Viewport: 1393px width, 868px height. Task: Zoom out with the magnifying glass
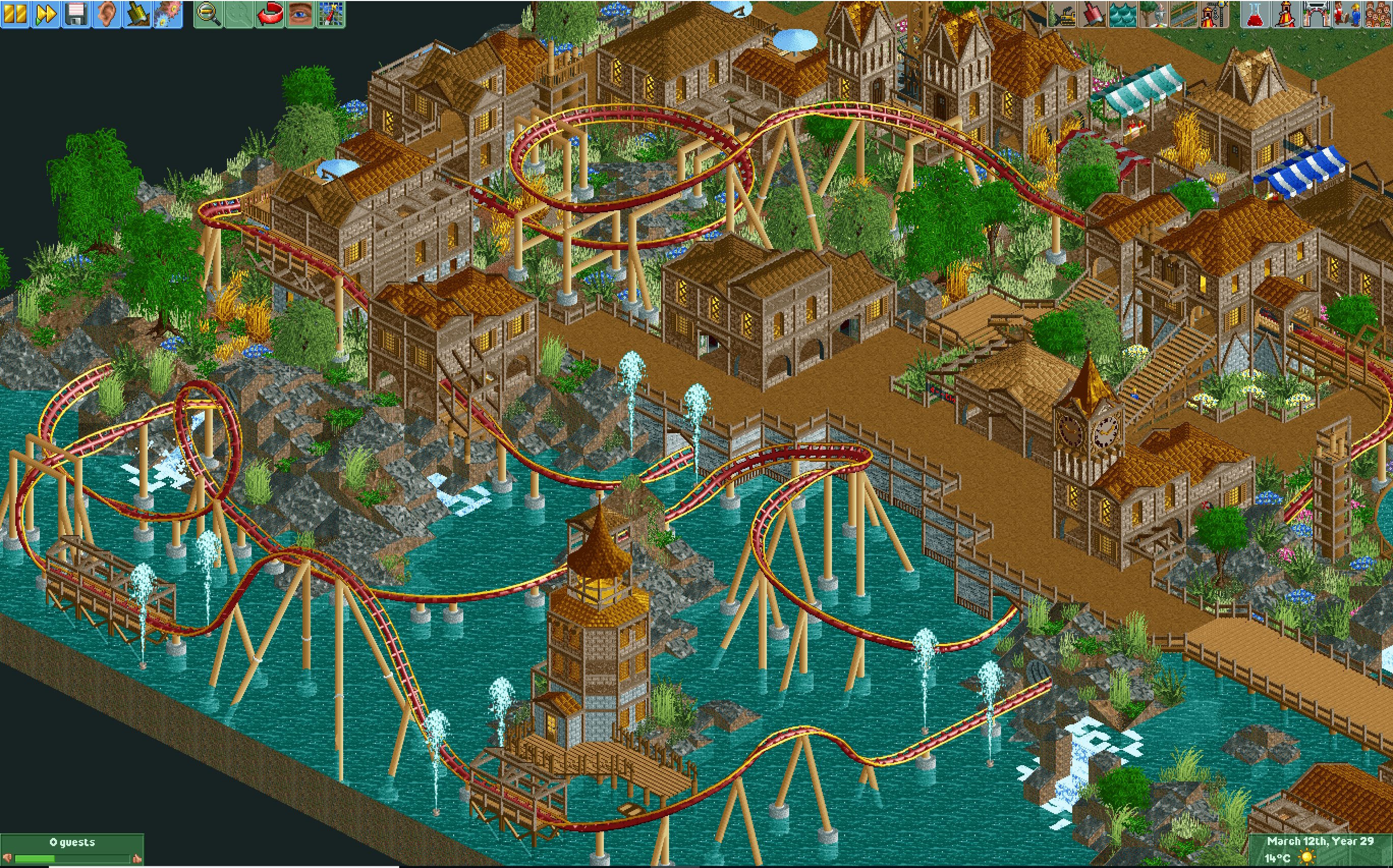coord(209,14)
